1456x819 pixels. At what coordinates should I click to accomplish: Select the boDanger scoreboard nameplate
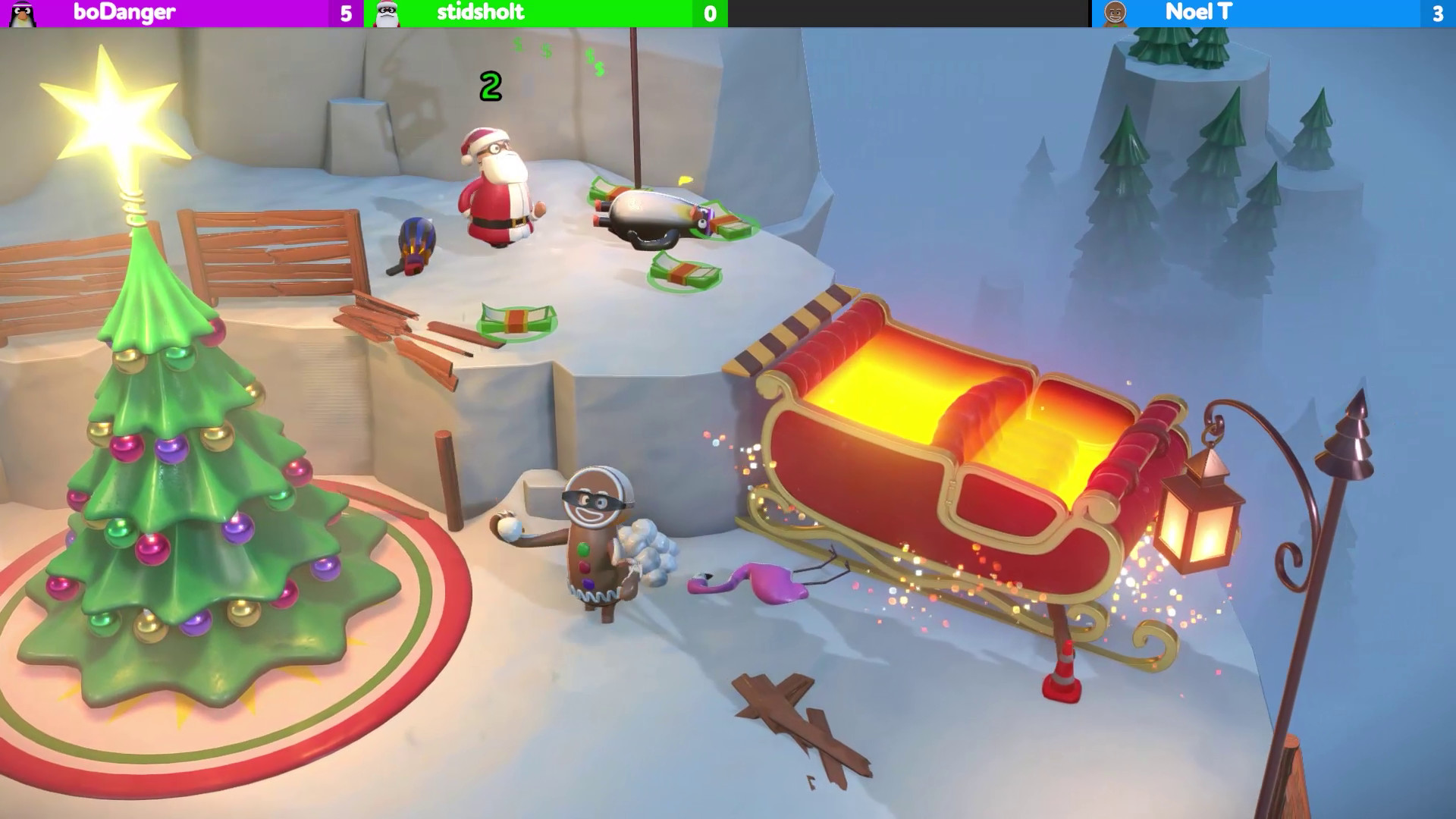[125, 12]
